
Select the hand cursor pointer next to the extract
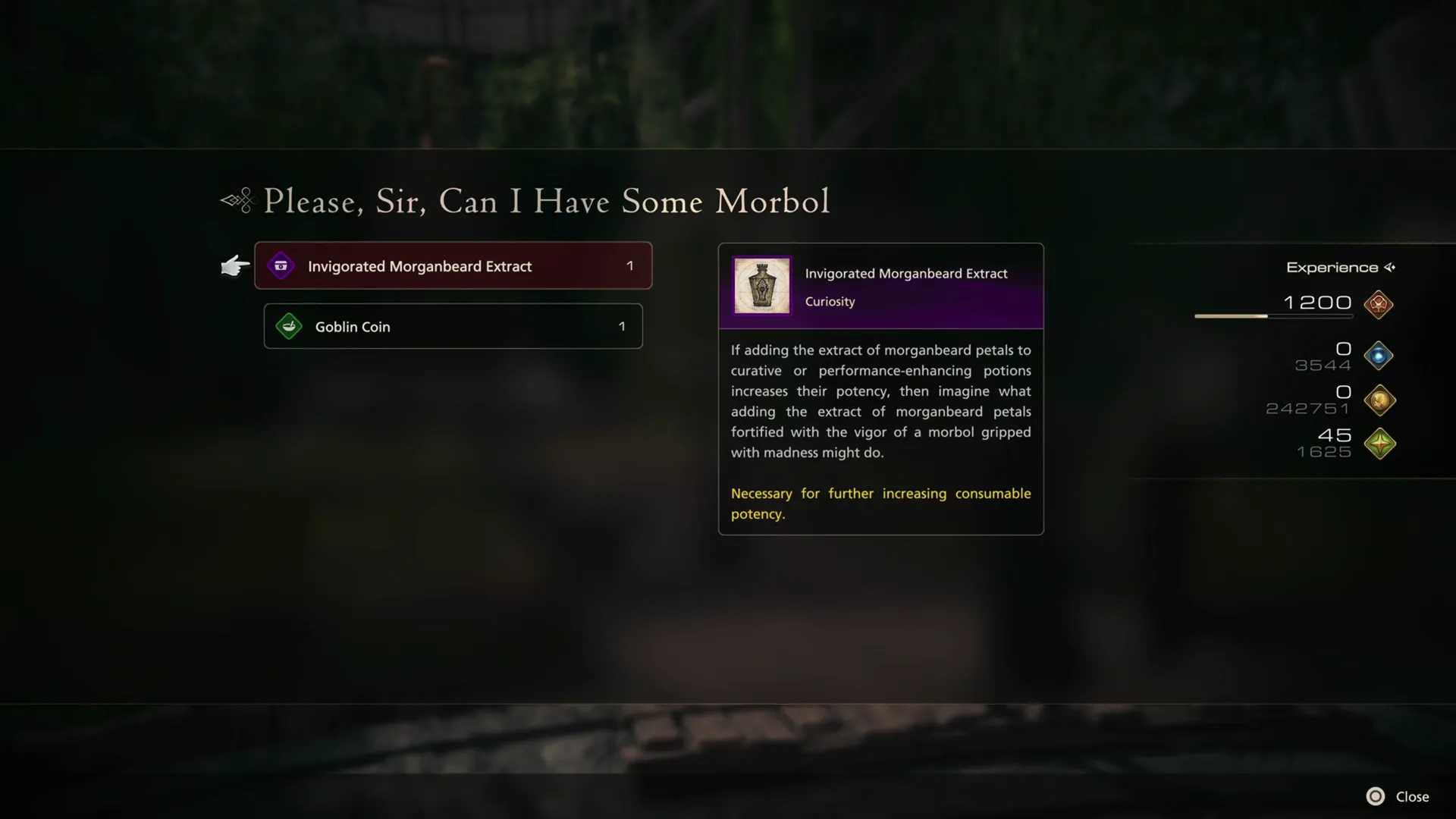coord(235,265)
